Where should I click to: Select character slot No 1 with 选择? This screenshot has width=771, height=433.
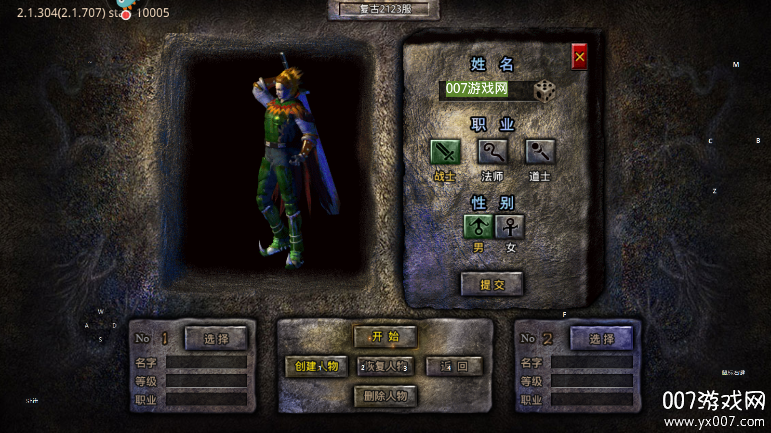tap(216, 338)
